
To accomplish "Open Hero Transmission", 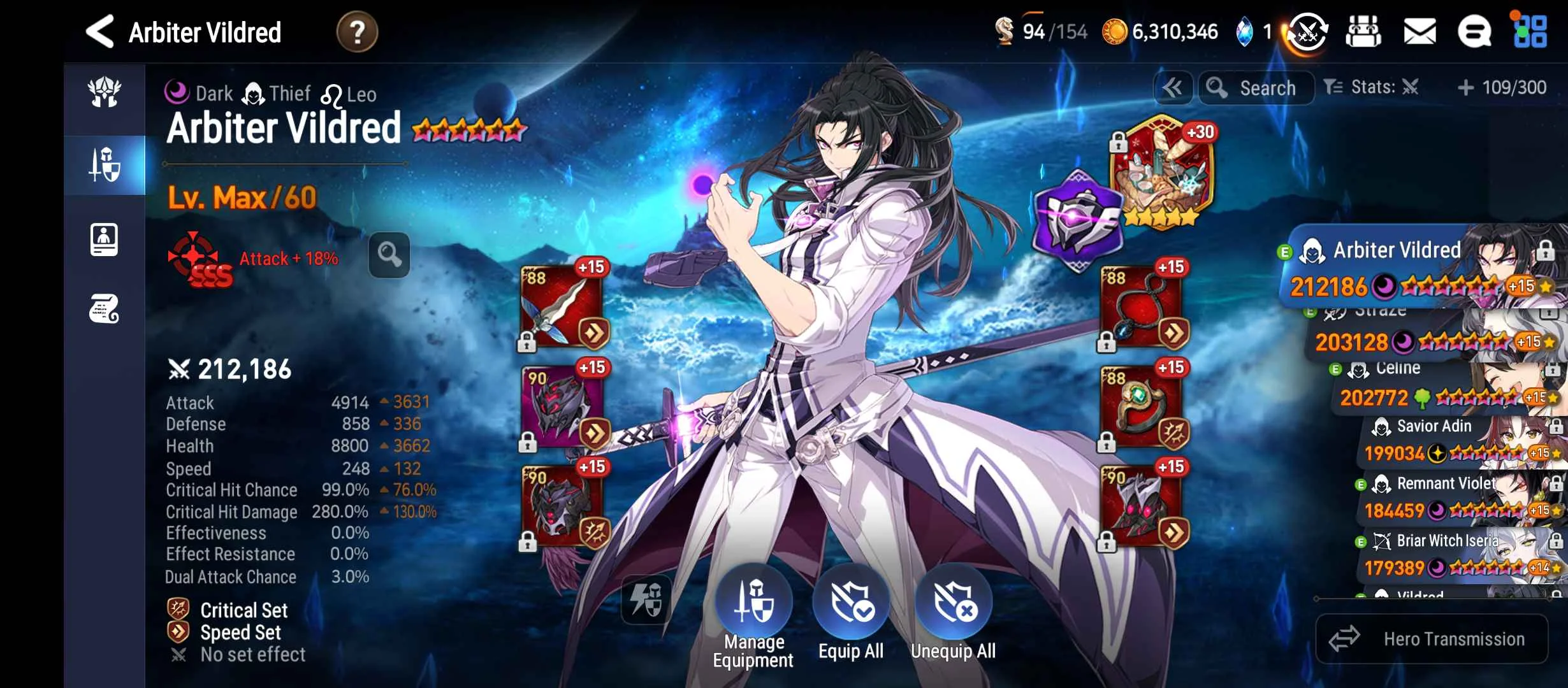I will [x=1432, y=639].
